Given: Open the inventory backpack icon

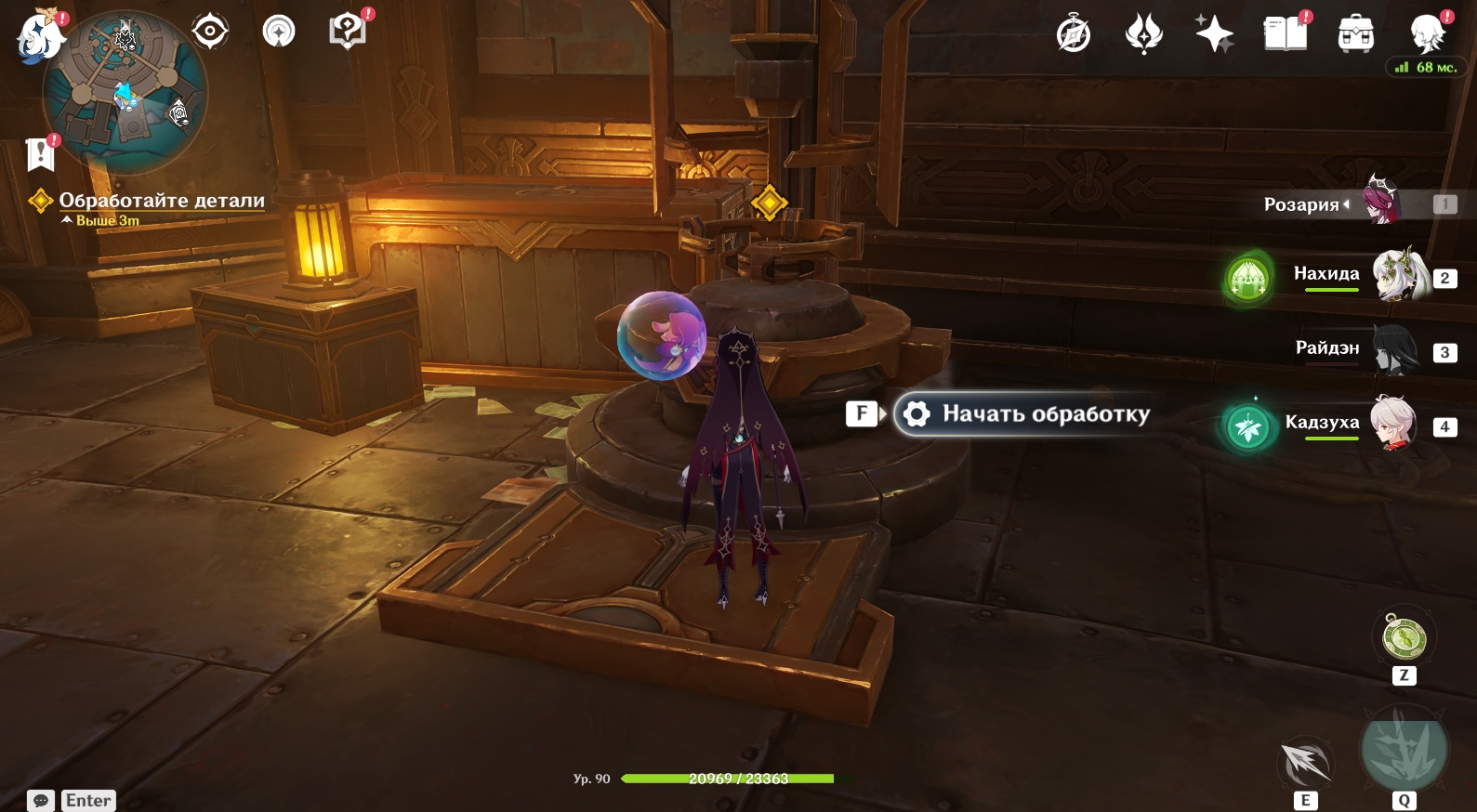Looking at the screenshot, I should (1355, 34).
